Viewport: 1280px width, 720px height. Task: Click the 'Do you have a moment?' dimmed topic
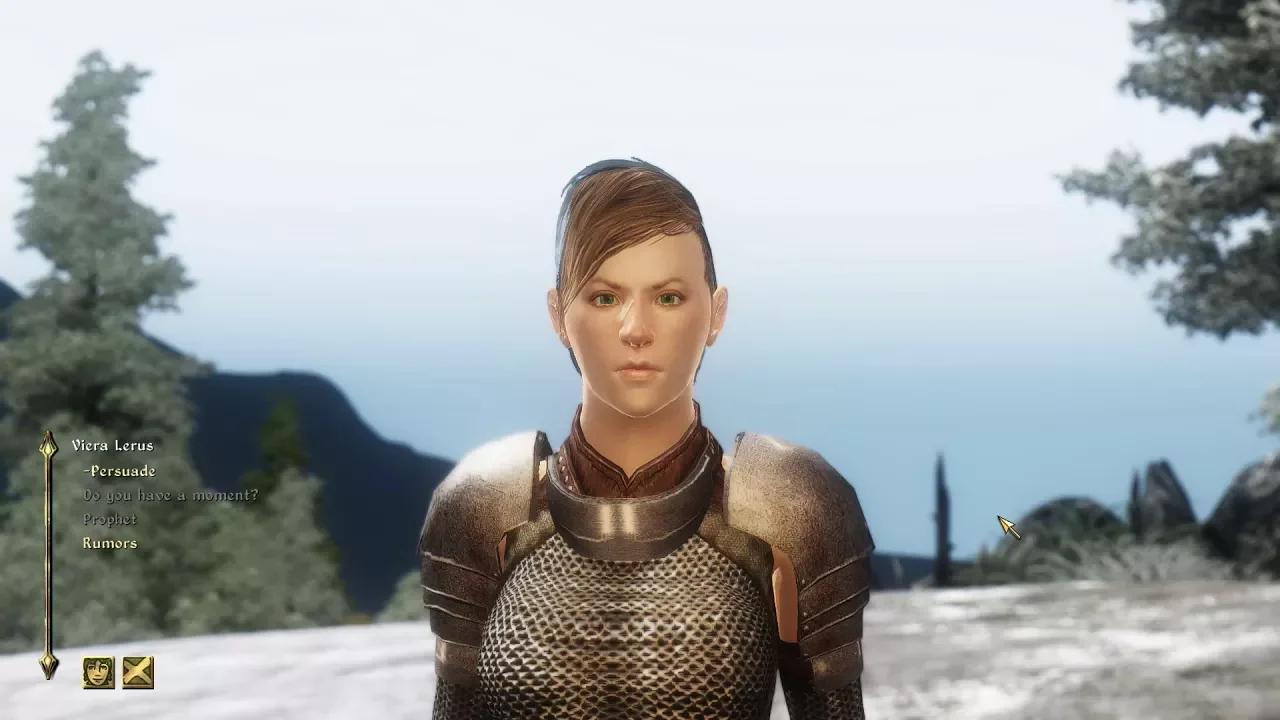(172, 493)
